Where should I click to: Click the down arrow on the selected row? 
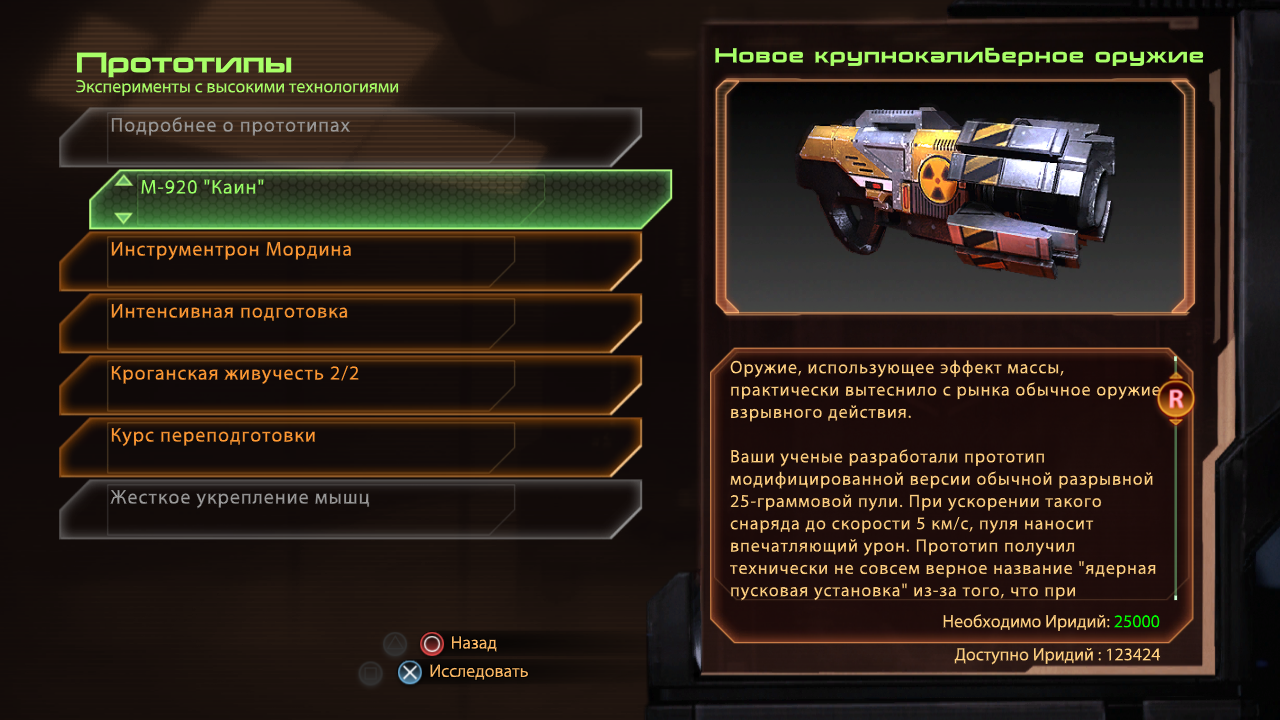pyautogui.click(x=123, y=217)
